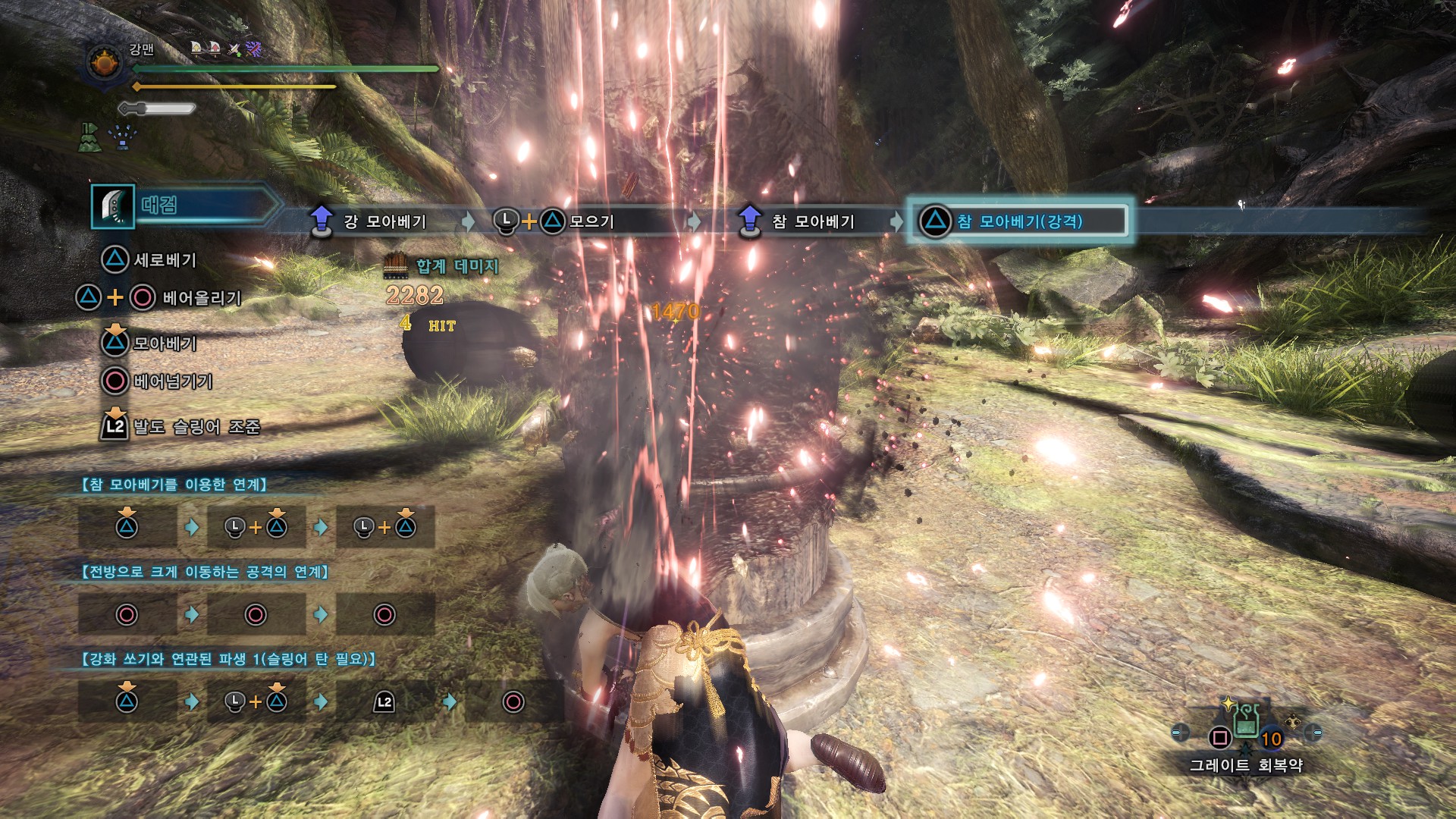Viewport: 1456px width, 819px height.
Task: Open the 강화 쏘기와 연관된 파생 section
Action: [x=227, y=659]
